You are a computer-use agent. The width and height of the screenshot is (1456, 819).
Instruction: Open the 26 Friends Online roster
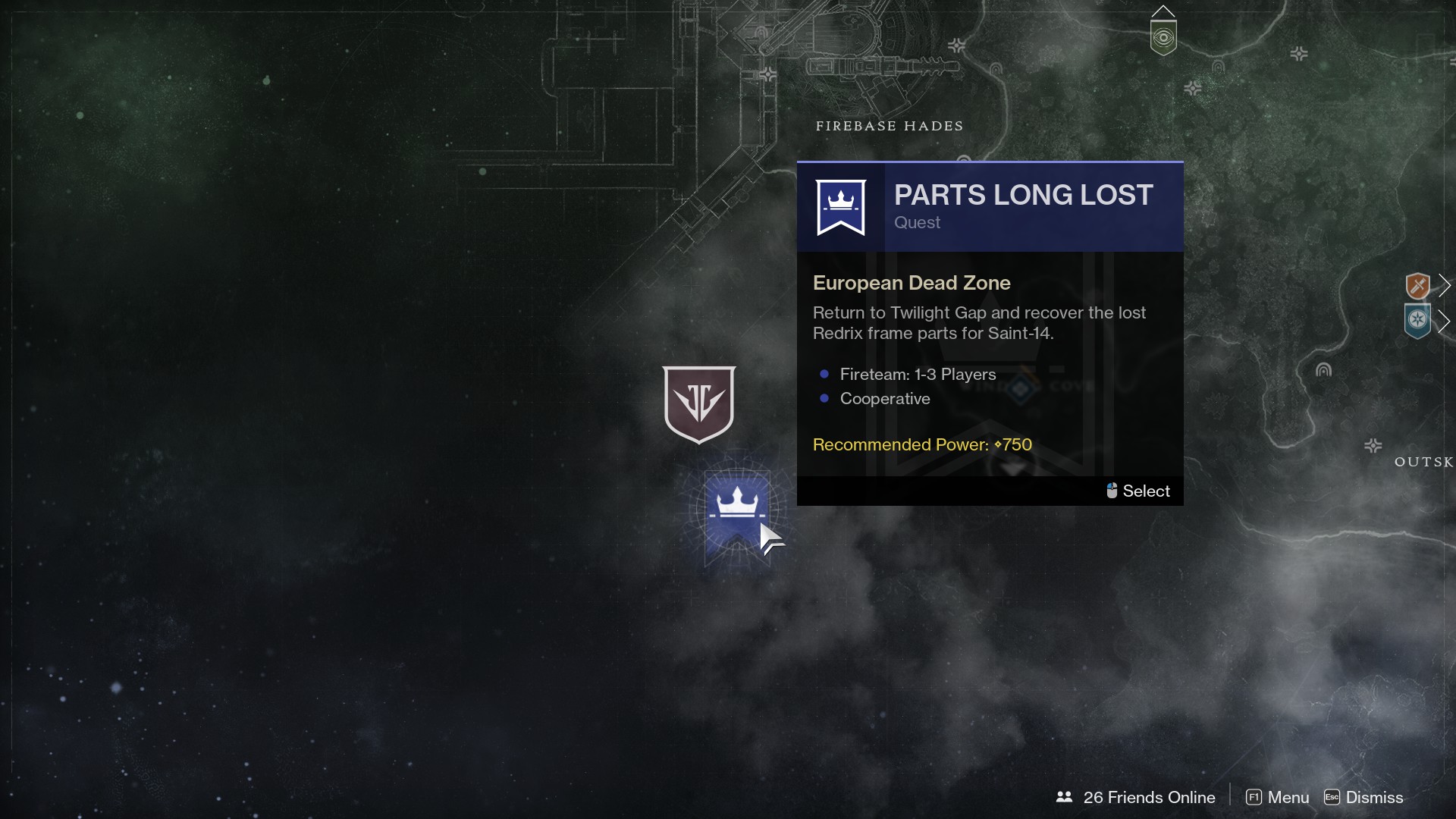click(1136, 797)
